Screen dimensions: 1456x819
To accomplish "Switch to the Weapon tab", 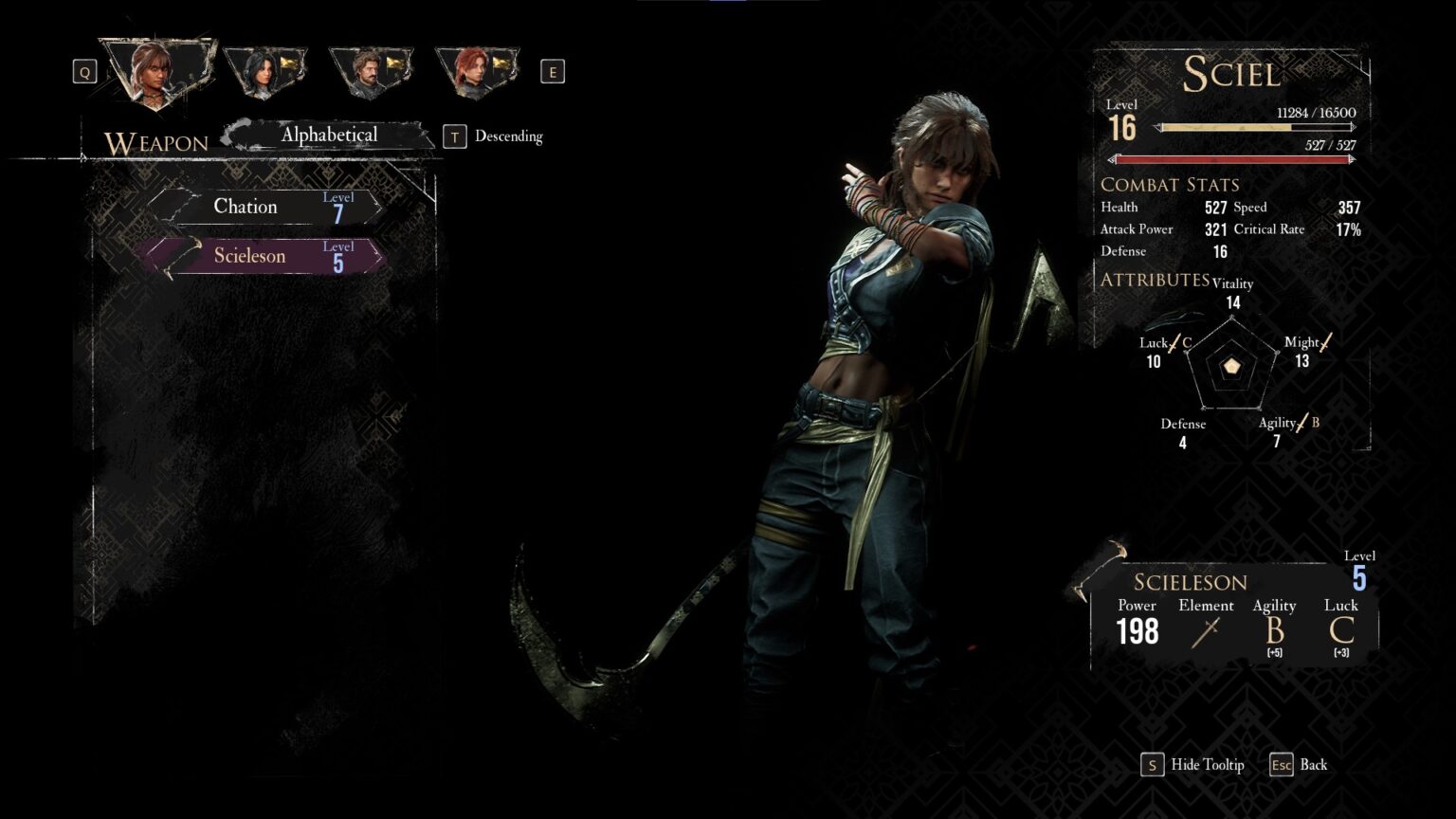I will click(x=157, y=143).
